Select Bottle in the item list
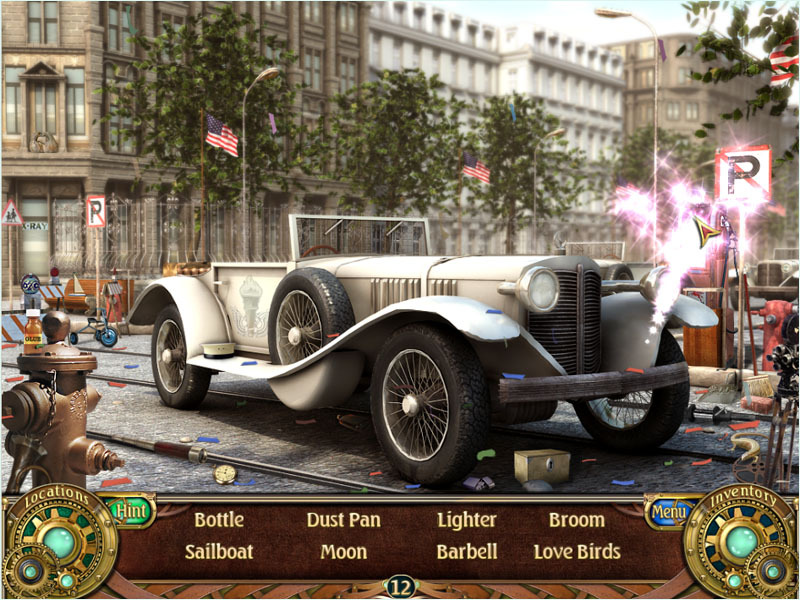Screen dimensions: 800x600 pyautogui.click(x=219, y=520)
